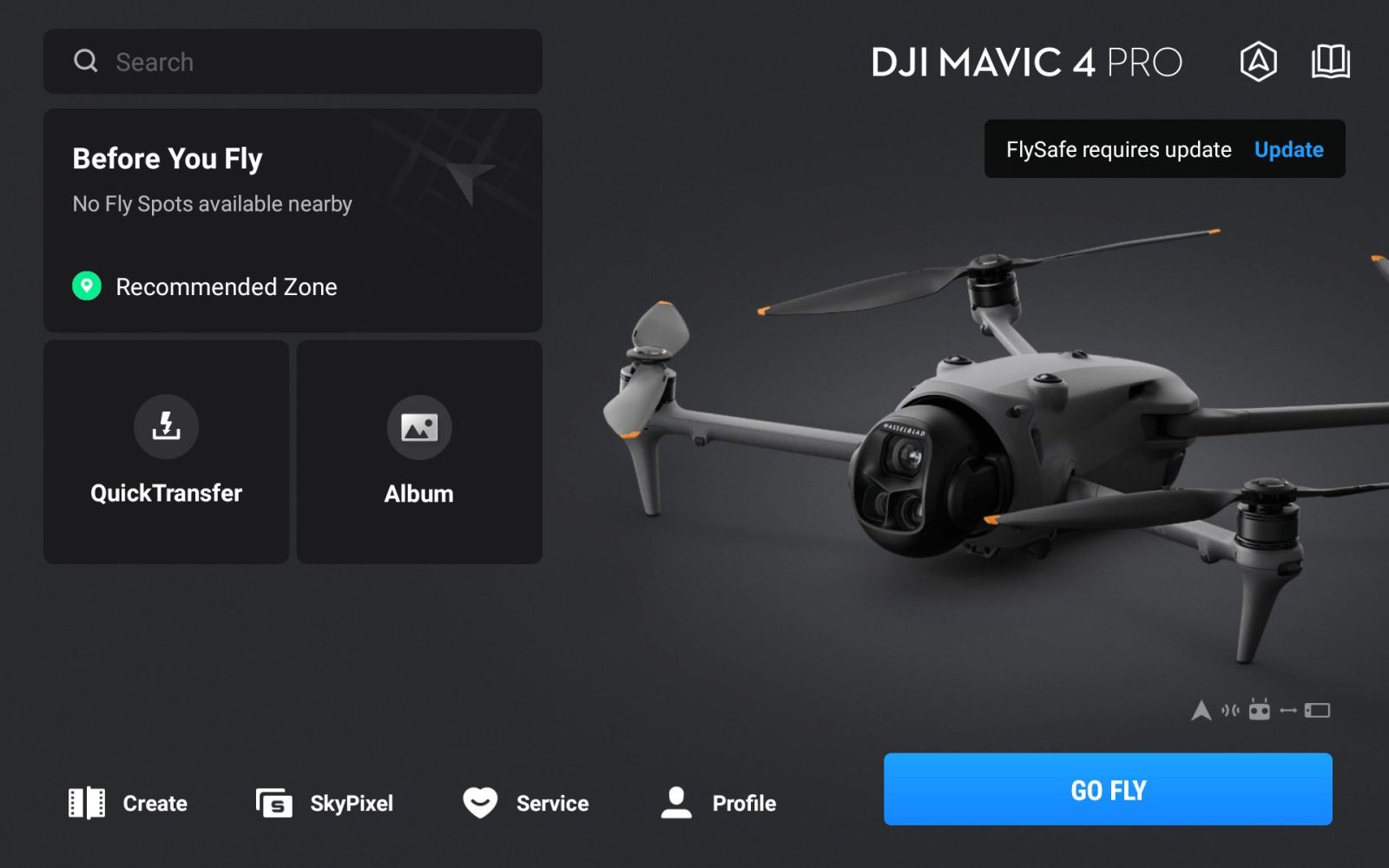
Task: Click the Service heart icon
Action: [x=478, y=803]
